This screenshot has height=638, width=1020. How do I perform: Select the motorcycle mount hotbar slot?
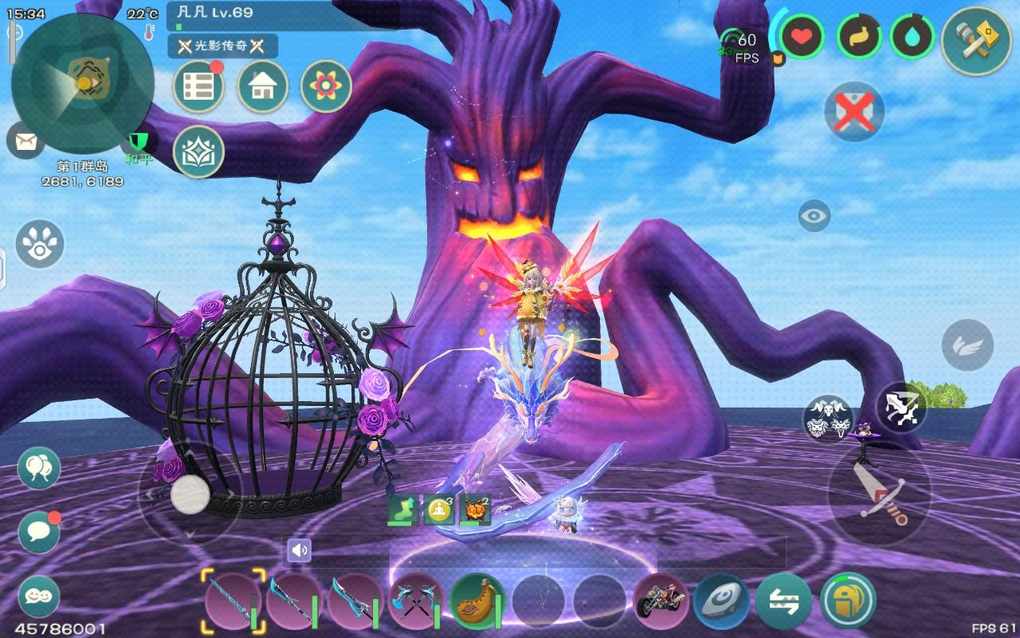pyautogui.click(x=661, y=601)
